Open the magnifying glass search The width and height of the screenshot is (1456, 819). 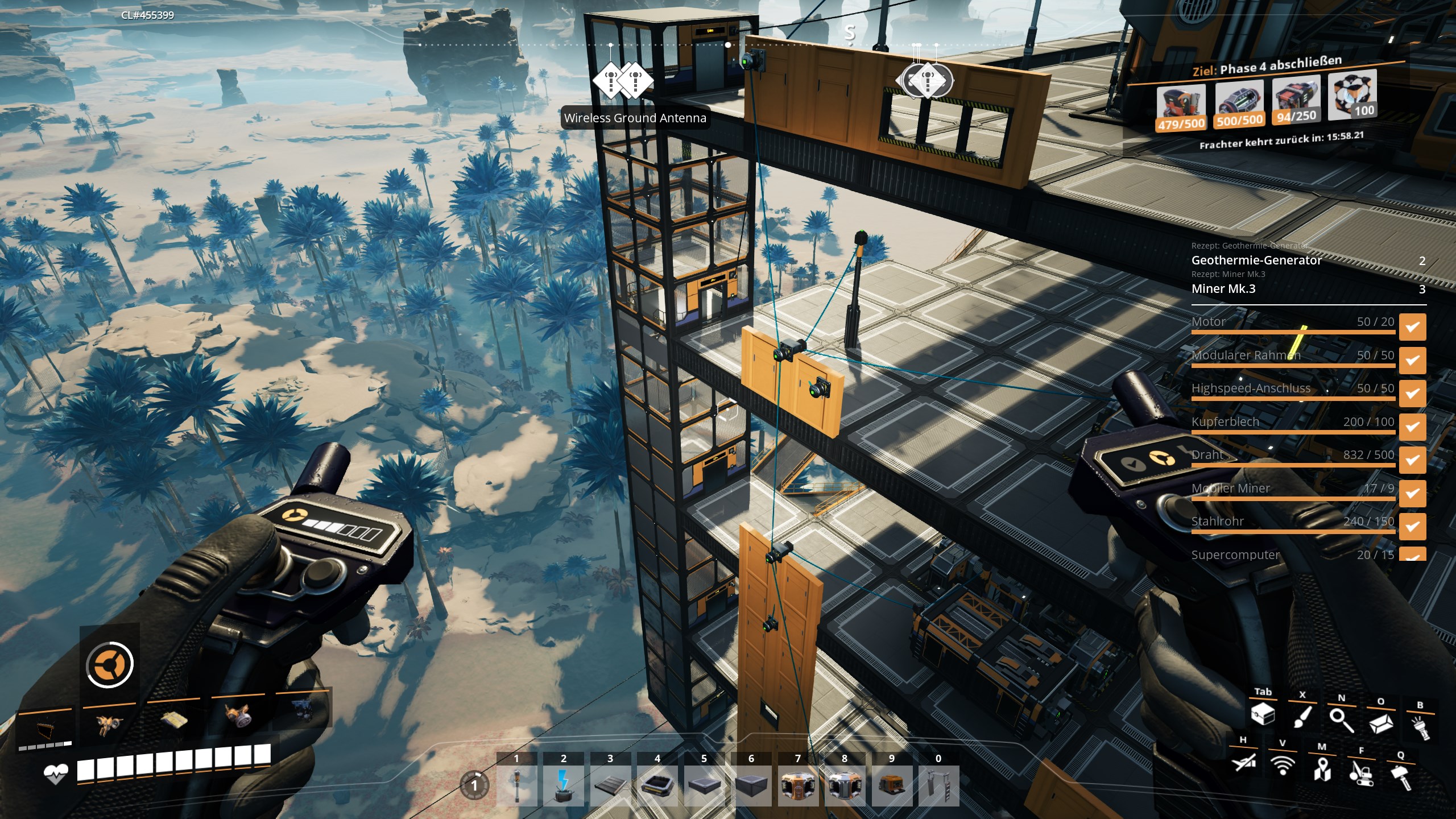(1341, 721)
